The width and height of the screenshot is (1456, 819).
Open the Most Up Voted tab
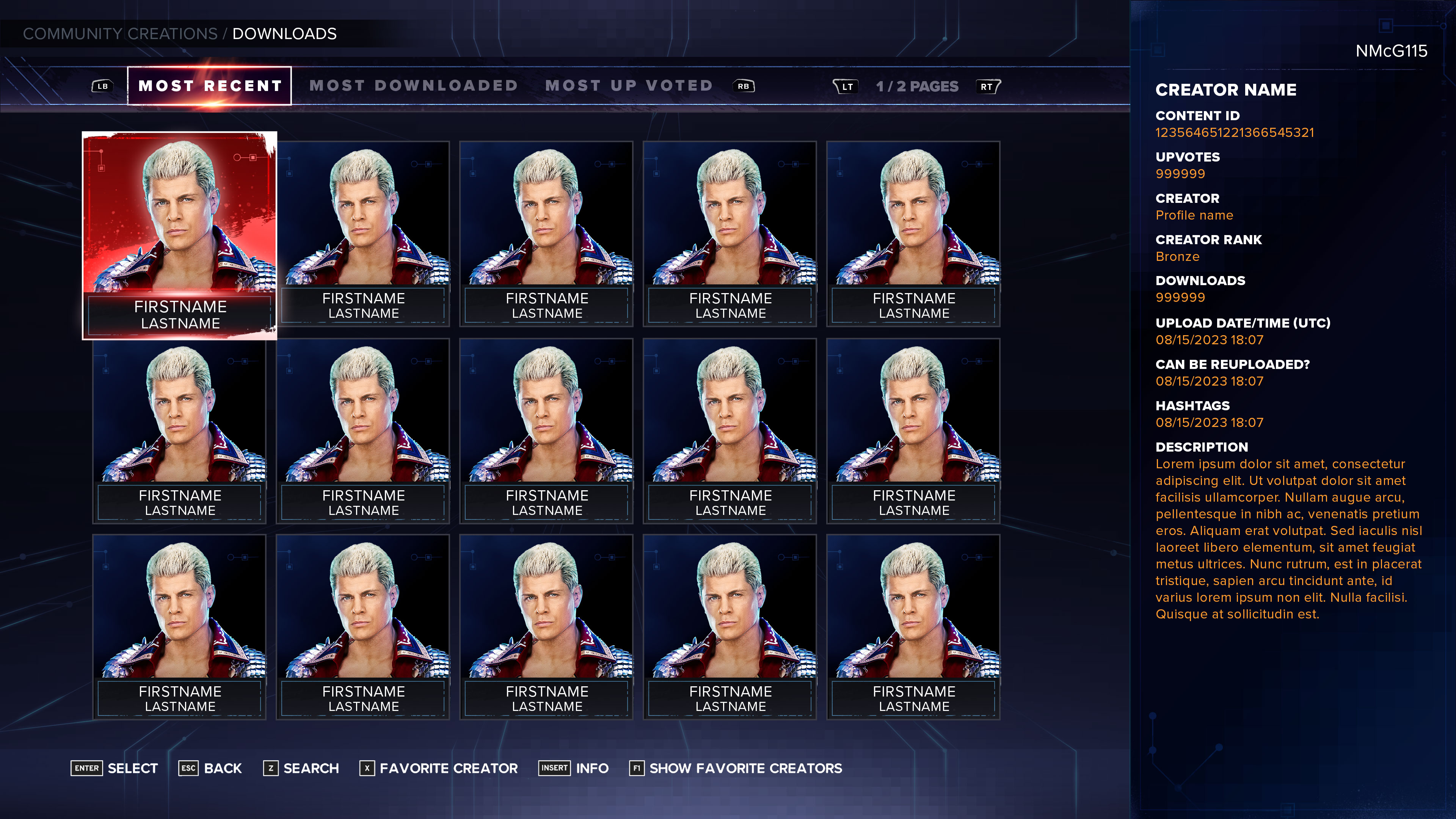(629, 86)
